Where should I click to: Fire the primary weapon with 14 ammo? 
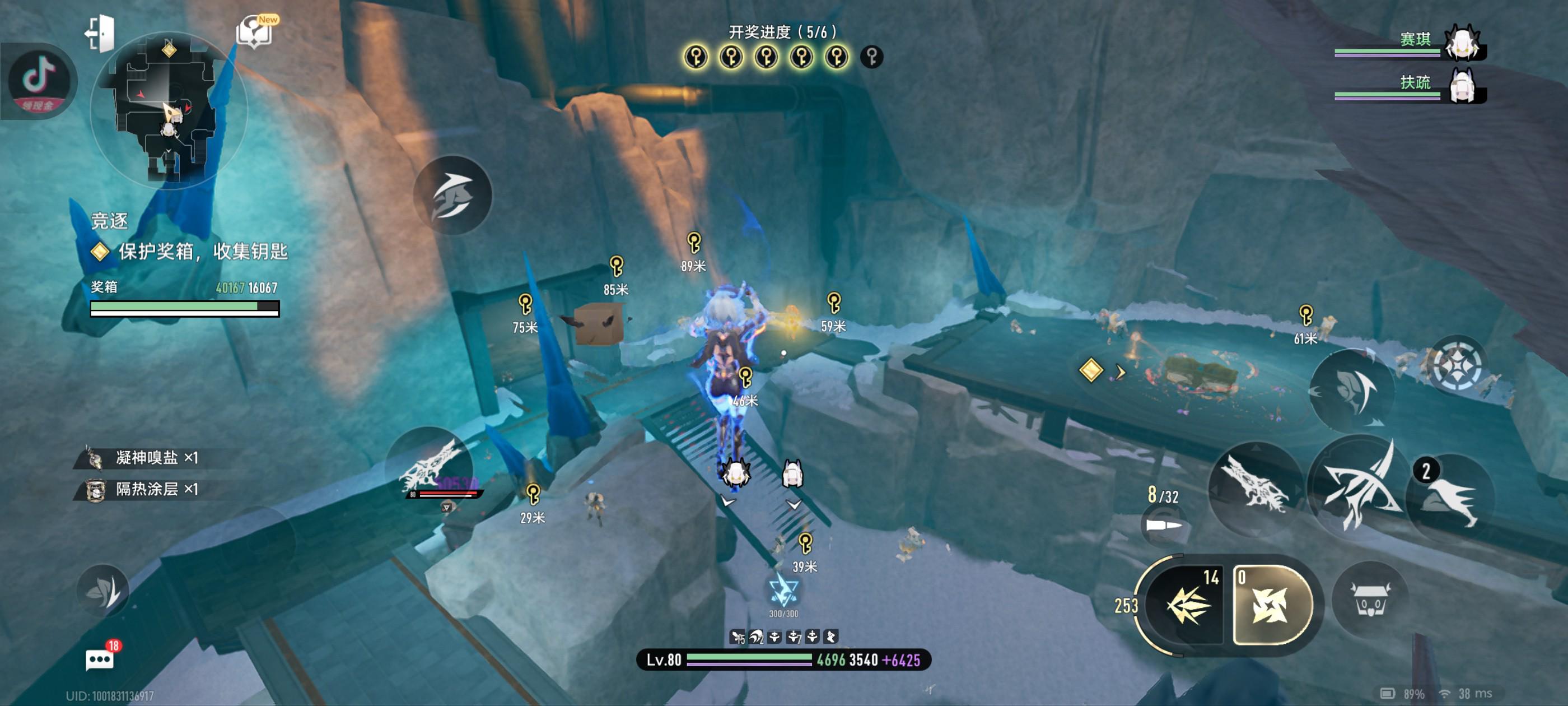tap(1187, 605)
